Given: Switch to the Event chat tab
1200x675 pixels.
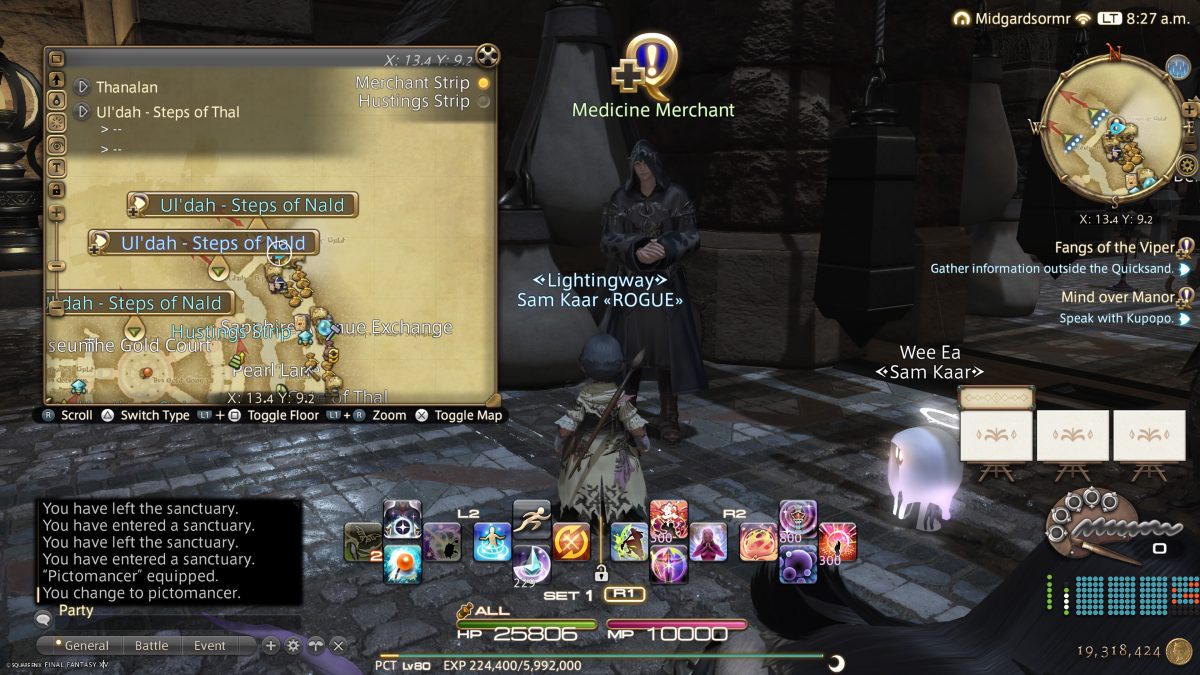Looking at the screenshot, I should pos(210,645).
